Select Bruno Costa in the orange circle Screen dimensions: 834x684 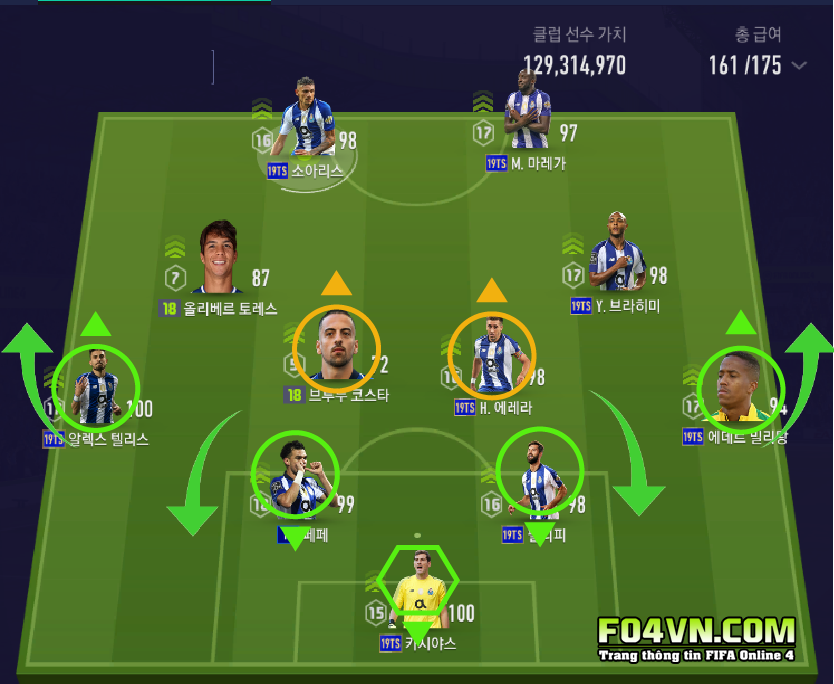(337, 346)
